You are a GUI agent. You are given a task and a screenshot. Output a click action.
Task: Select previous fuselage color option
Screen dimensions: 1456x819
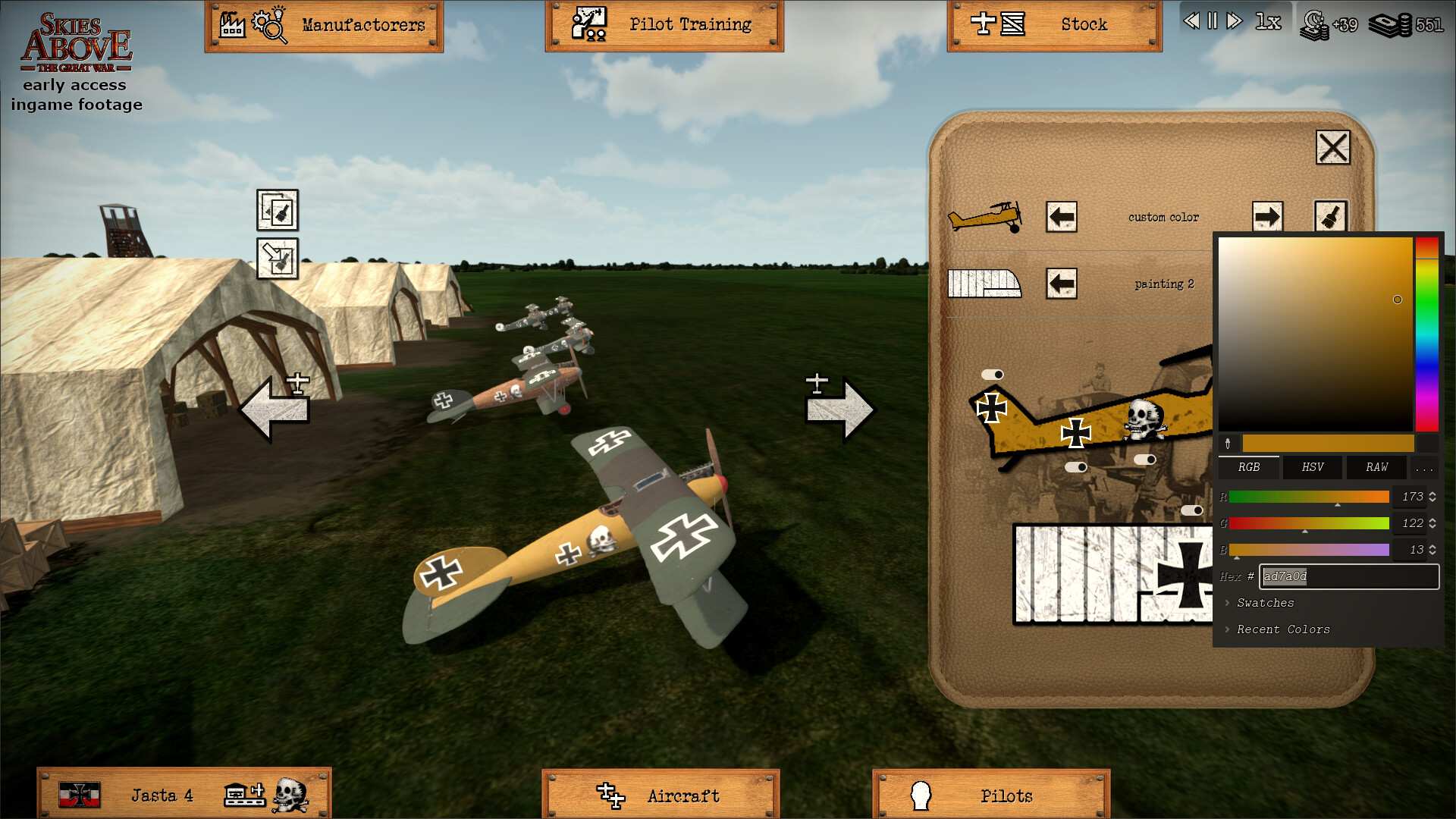(1061, 218)
